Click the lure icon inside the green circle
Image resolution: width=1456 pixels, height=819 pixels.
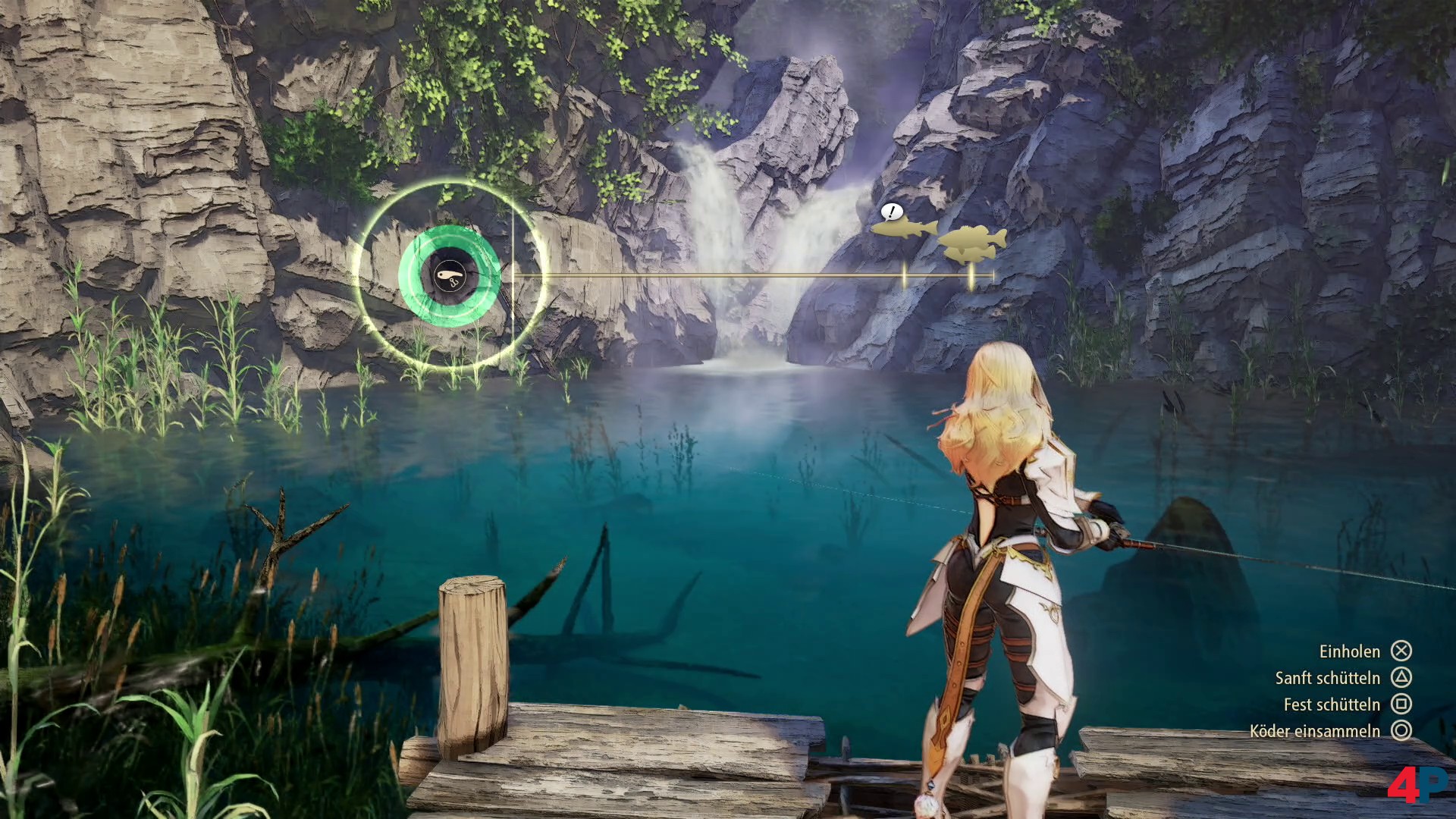449,275
